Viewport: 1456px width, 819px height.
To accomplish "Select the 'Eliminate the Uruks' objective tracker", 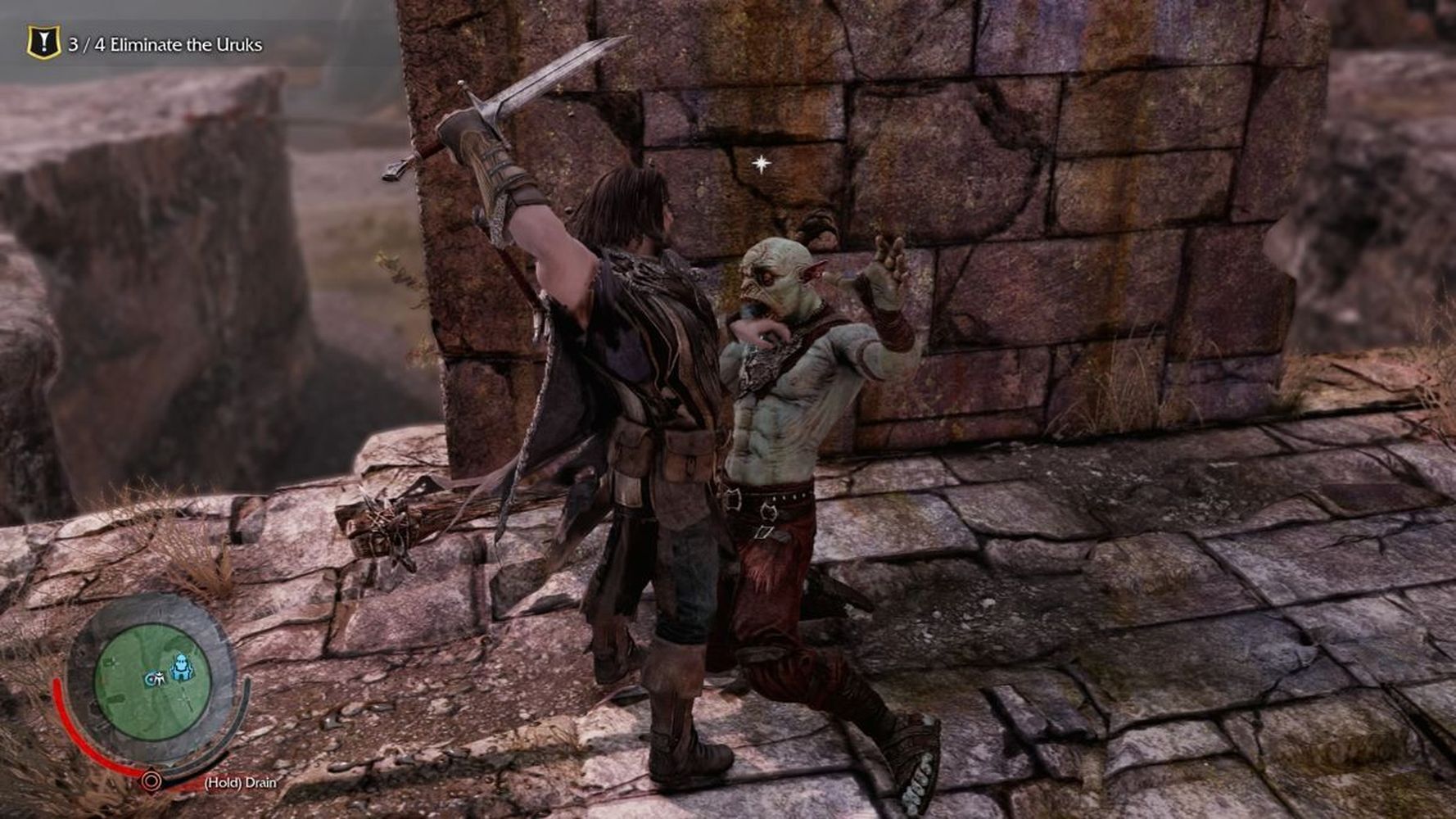I will click(165, 45).
